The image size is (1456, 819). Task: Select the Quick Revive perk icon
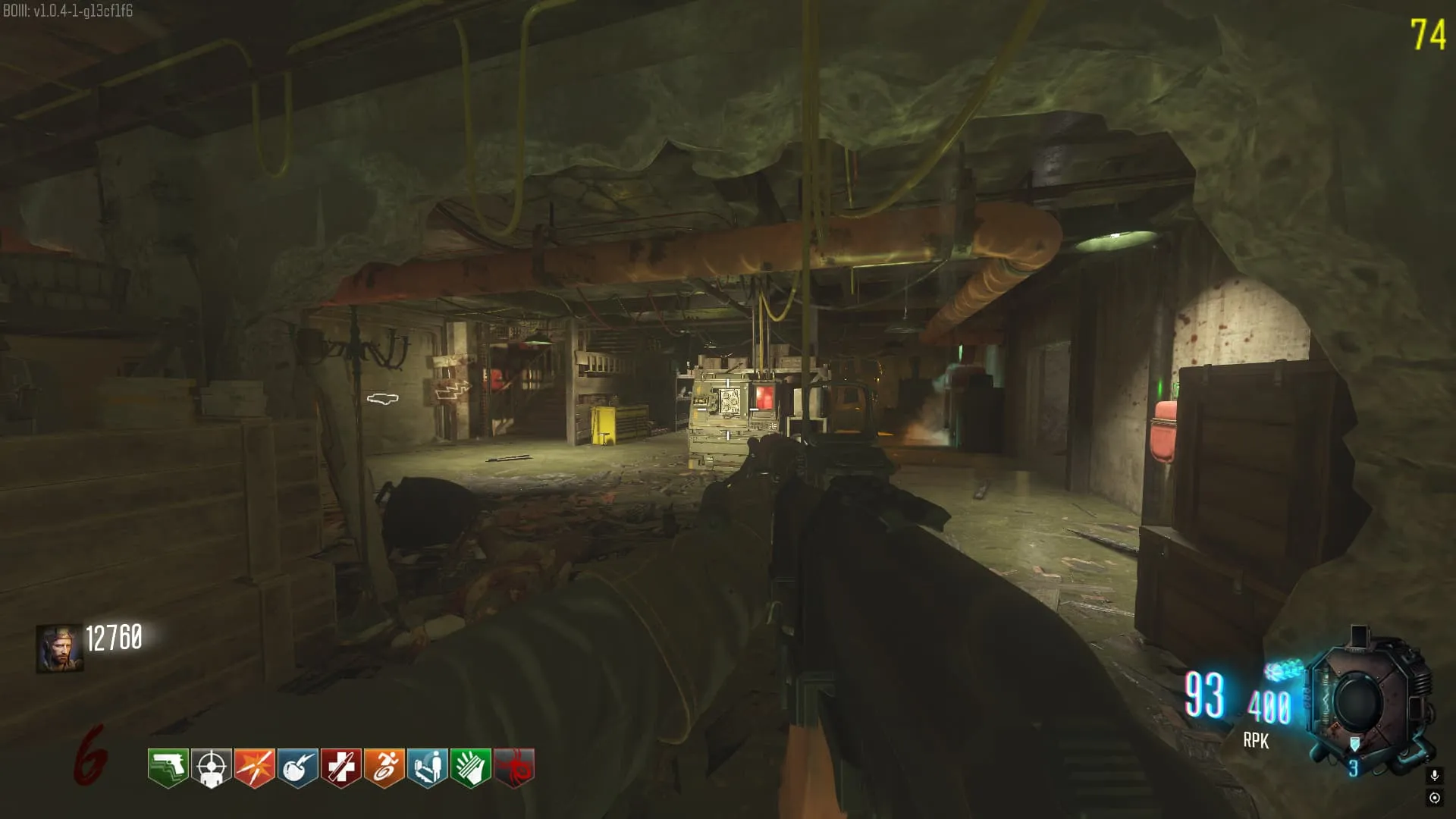tap(427, 767)
